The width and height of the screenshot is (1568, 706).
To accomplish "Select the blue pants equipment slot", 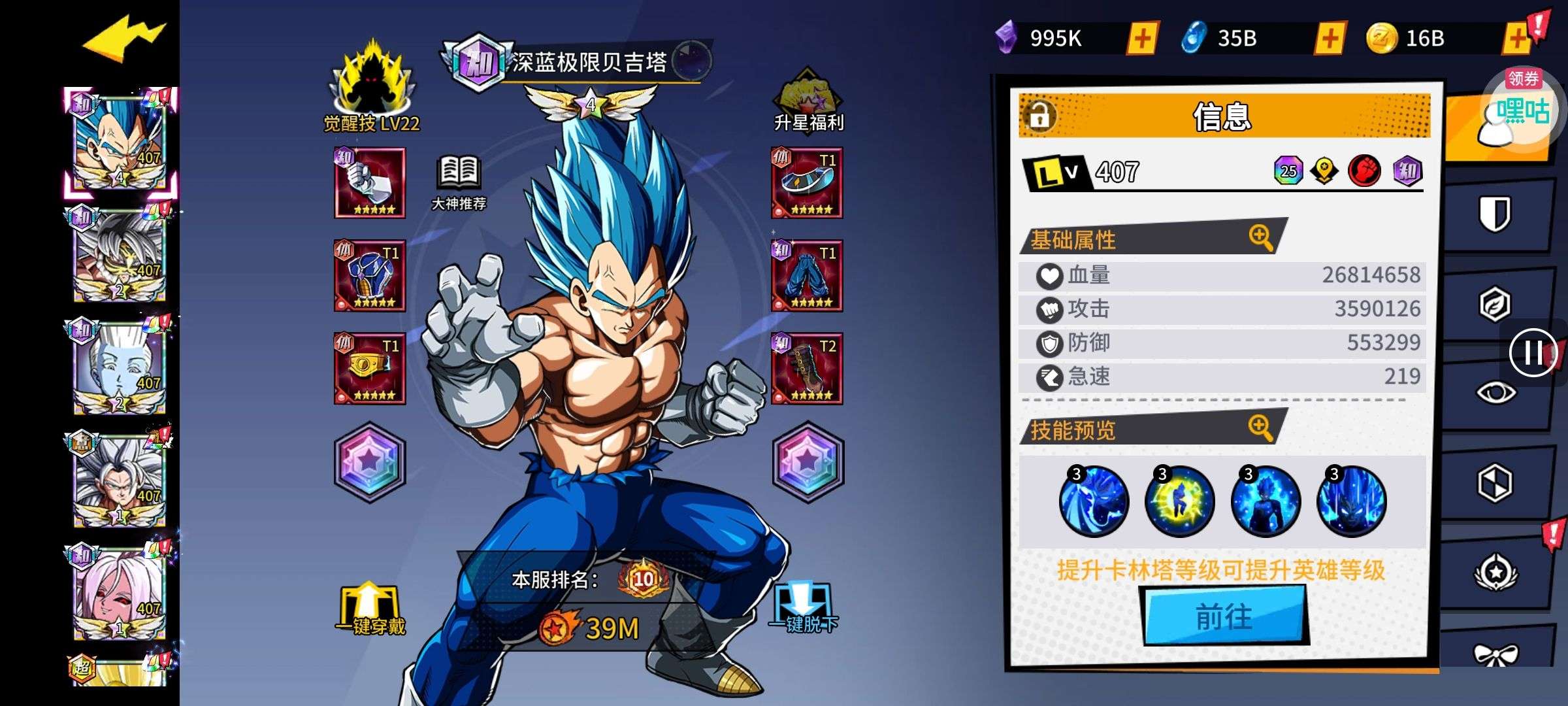I will tap(808, 276).
